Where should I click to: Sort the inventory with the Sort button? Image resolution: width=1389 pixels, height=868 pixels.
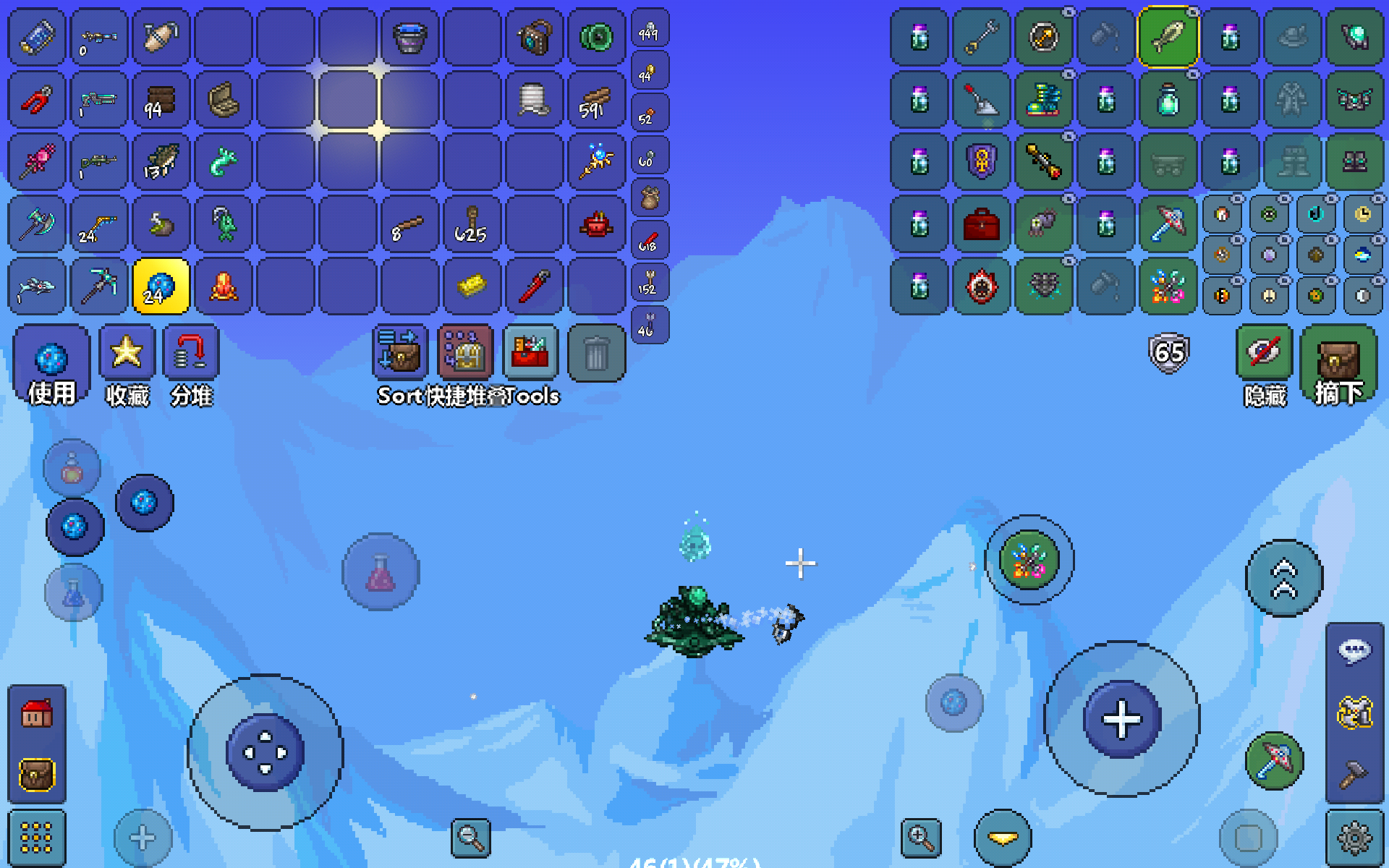click(x=400, y=354)
